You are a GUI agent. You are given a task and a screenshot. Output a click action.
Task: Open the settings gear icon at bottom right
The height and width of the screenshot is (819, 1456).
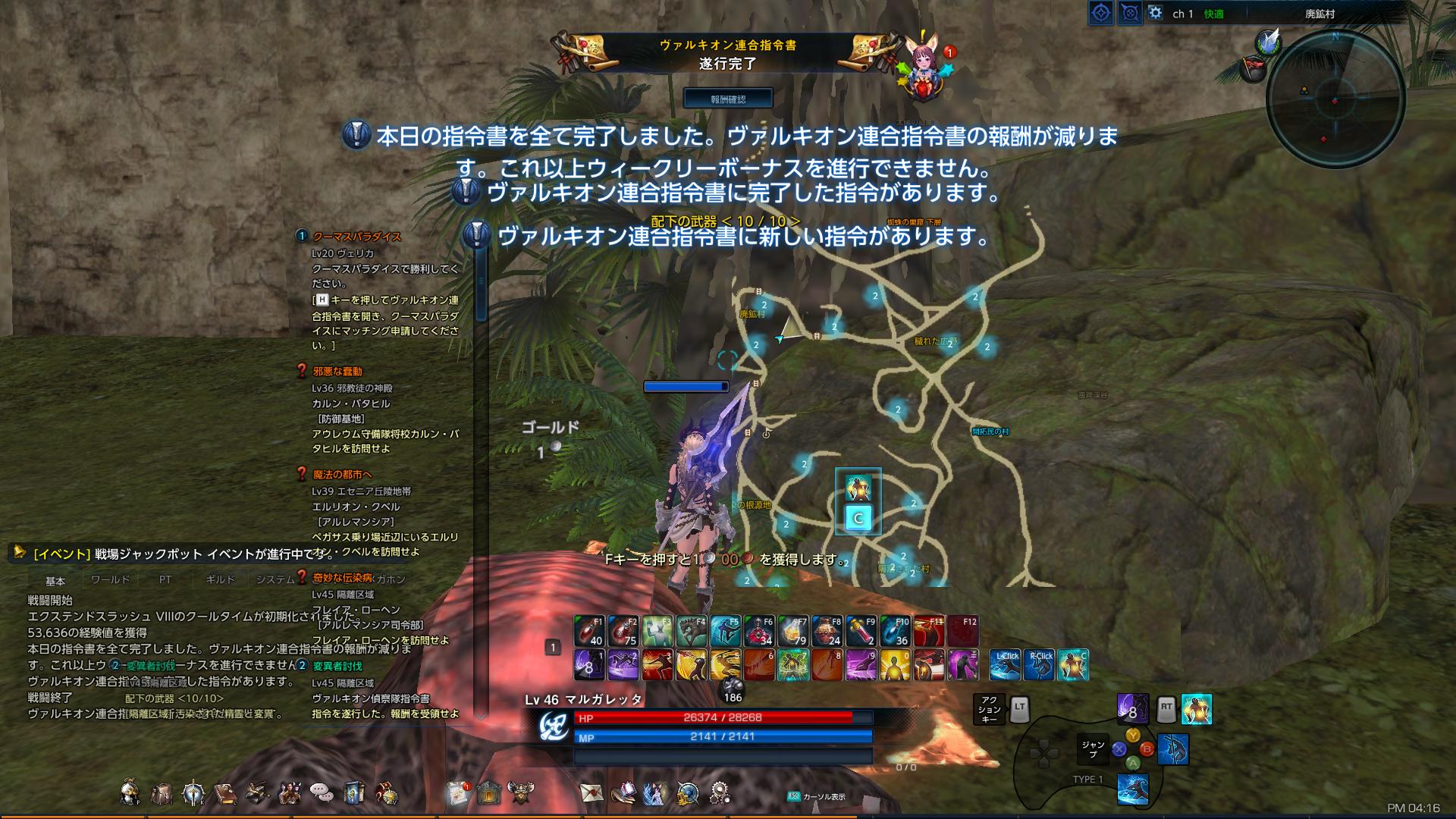coord(718,792)
